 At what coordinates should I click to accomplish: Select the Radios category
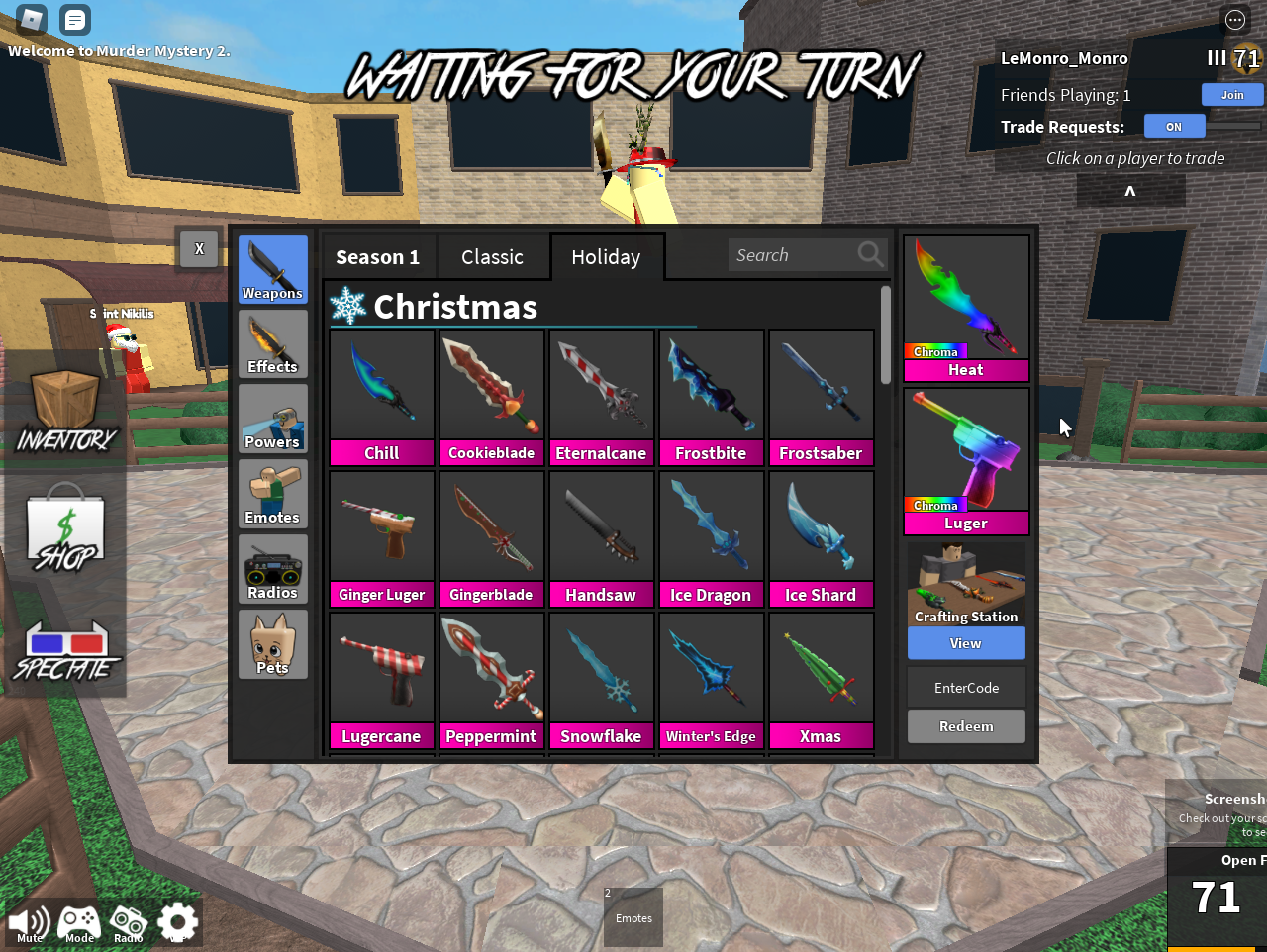[x=272, y=568]
